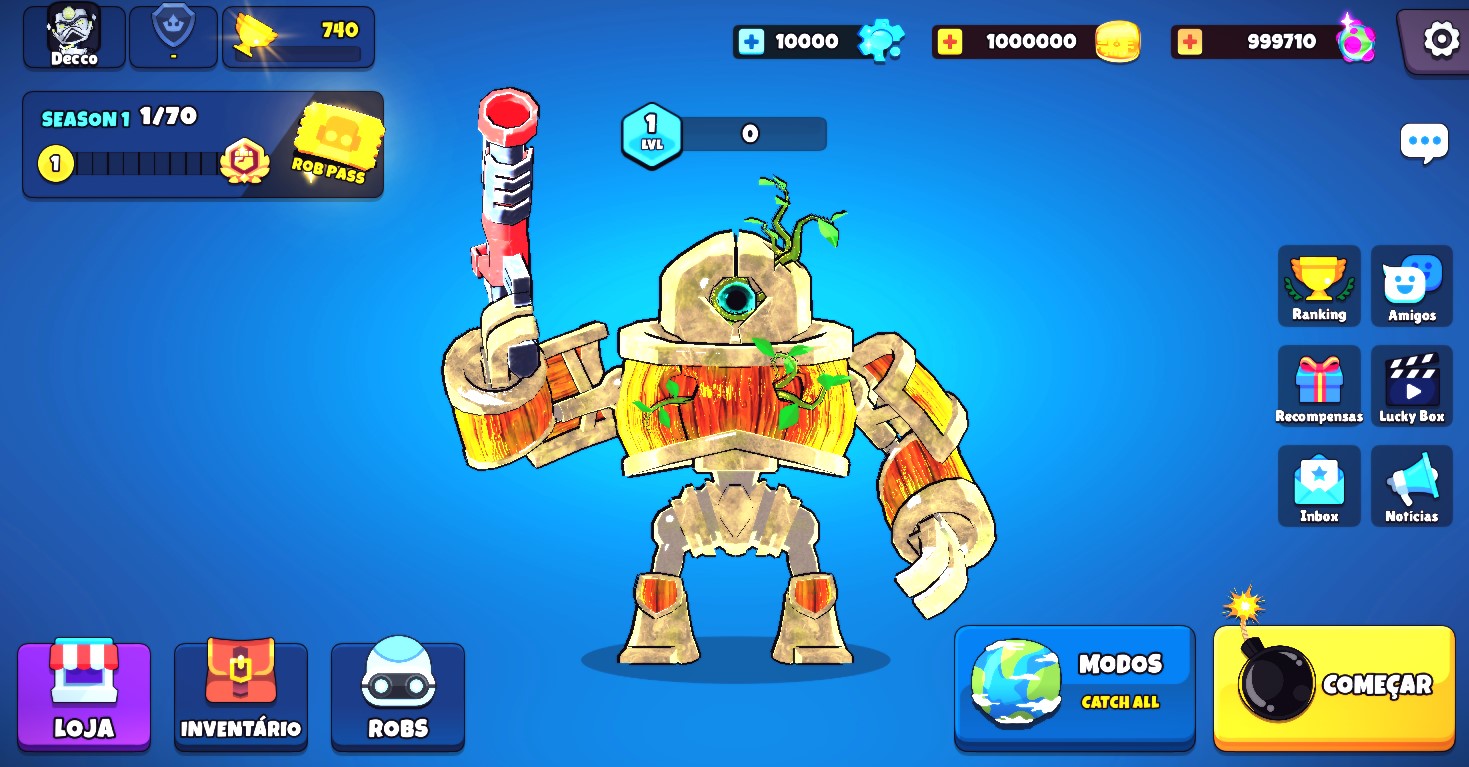Read the Notícias announcements
The image size is (1469, 767).
pos(1411,487)
